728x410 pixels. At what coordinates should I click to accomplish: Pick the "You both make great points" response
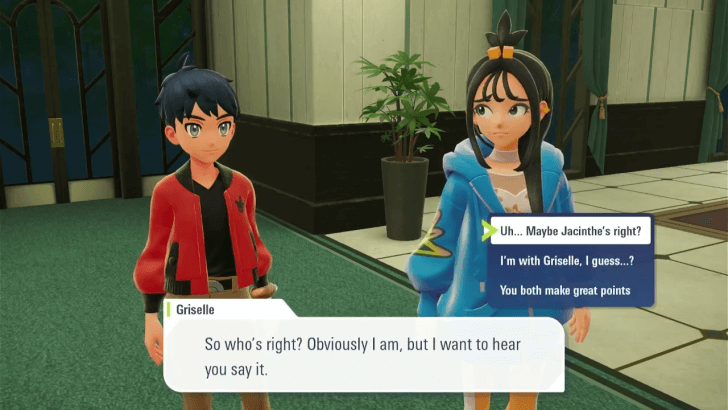click(558, 291)
